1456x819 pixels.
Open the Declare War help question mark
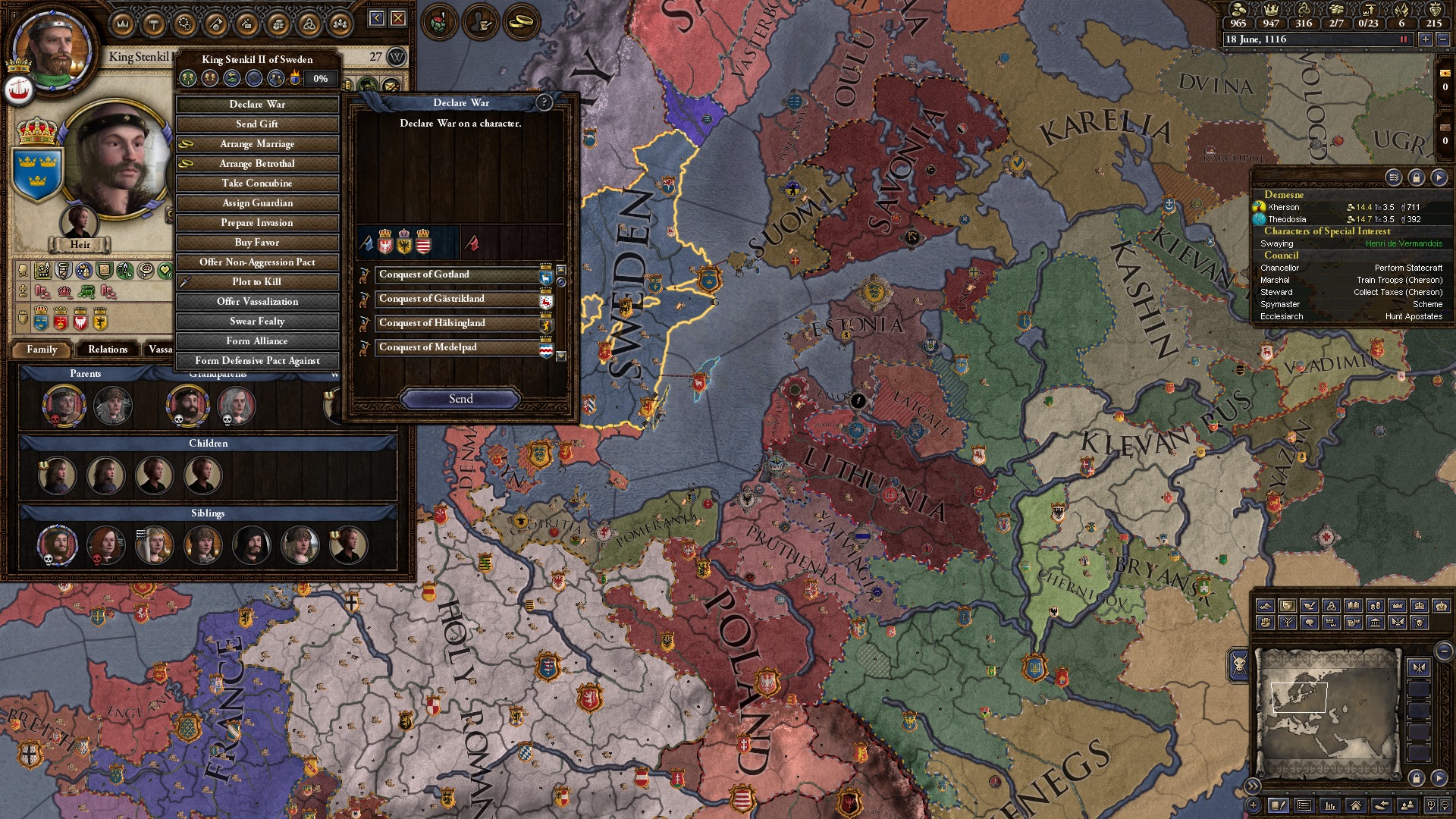[544, 102]
